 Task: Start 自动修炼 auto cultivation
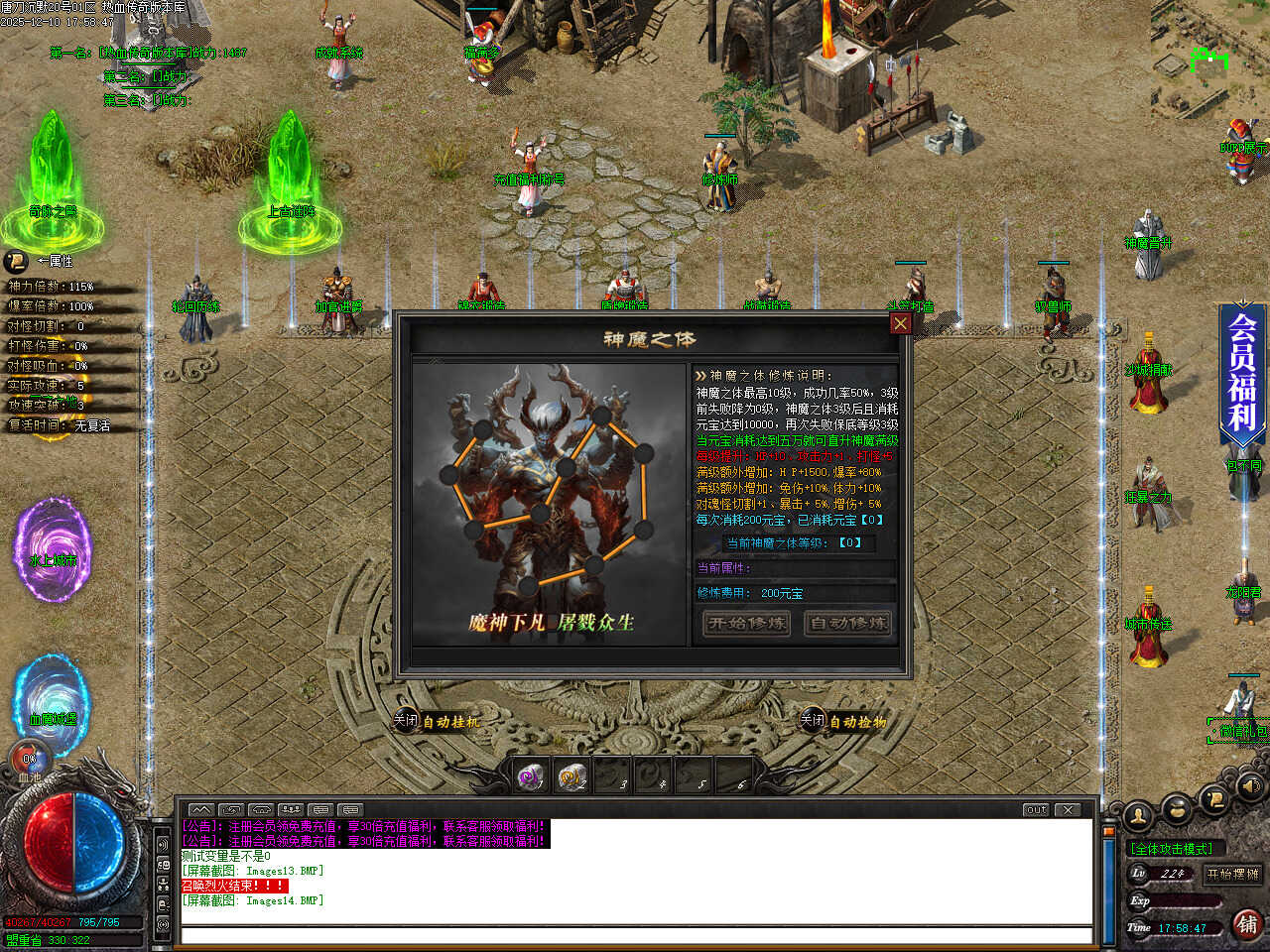(846, 623)
